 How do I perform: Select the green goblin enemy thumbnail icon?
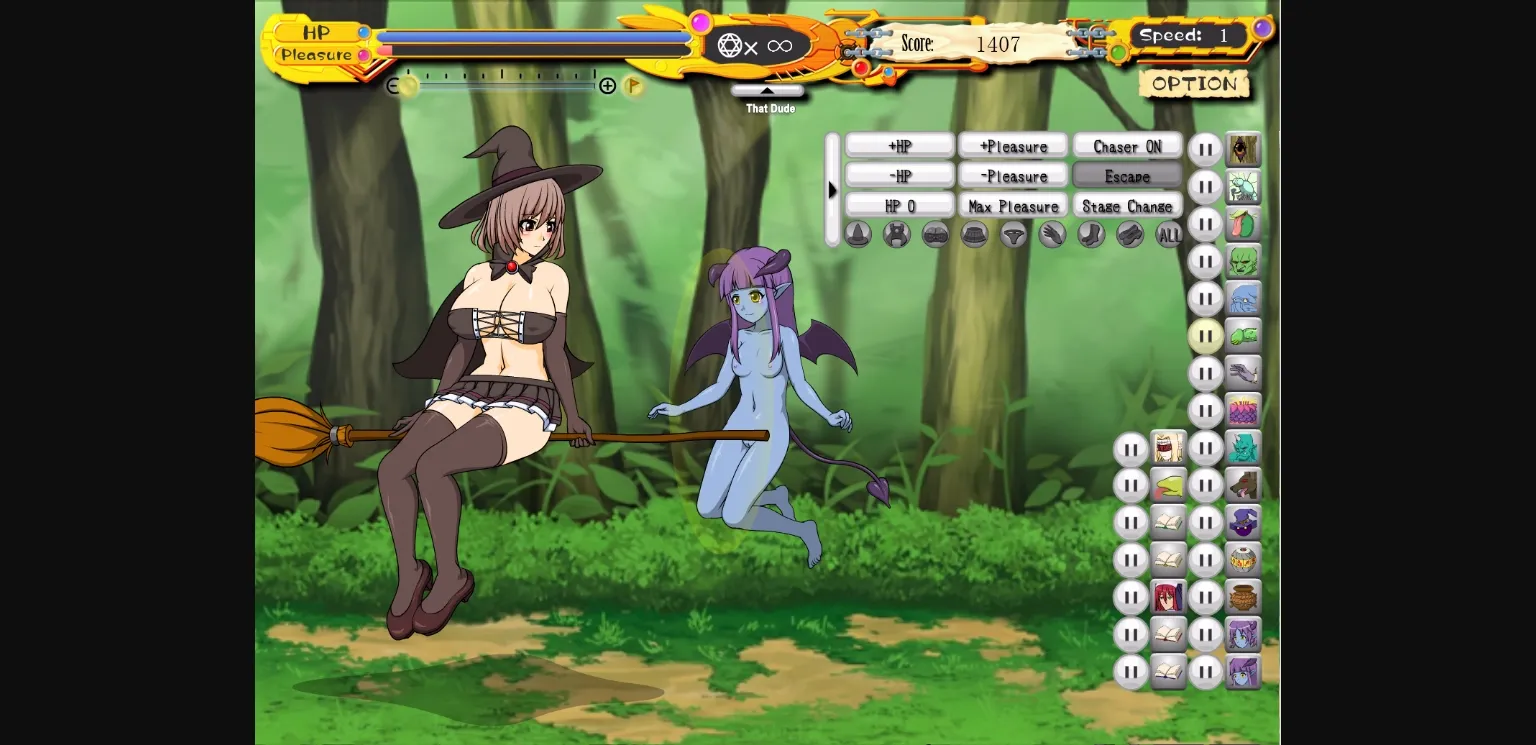pyautogui.click(x=1243, y=262)
